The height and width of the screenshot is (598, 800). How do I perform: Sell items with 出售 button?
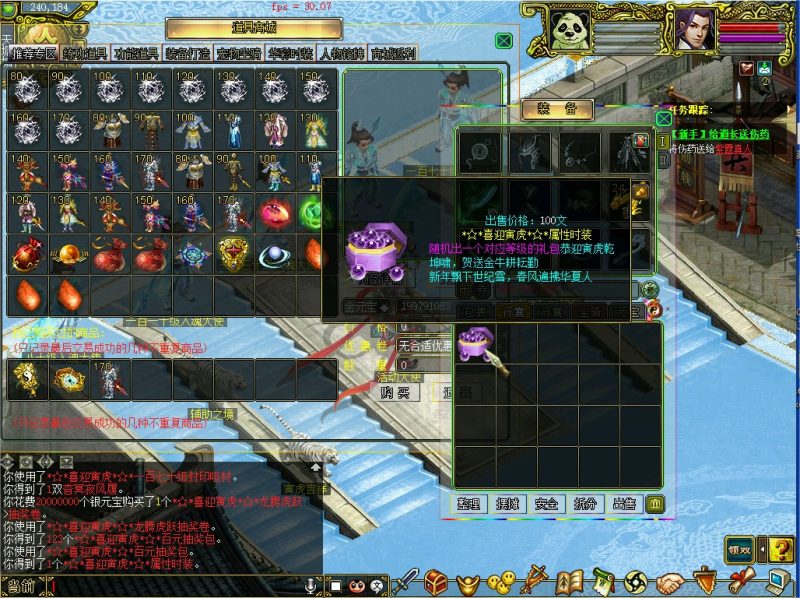pyautogui.click(x=622, y=503)
